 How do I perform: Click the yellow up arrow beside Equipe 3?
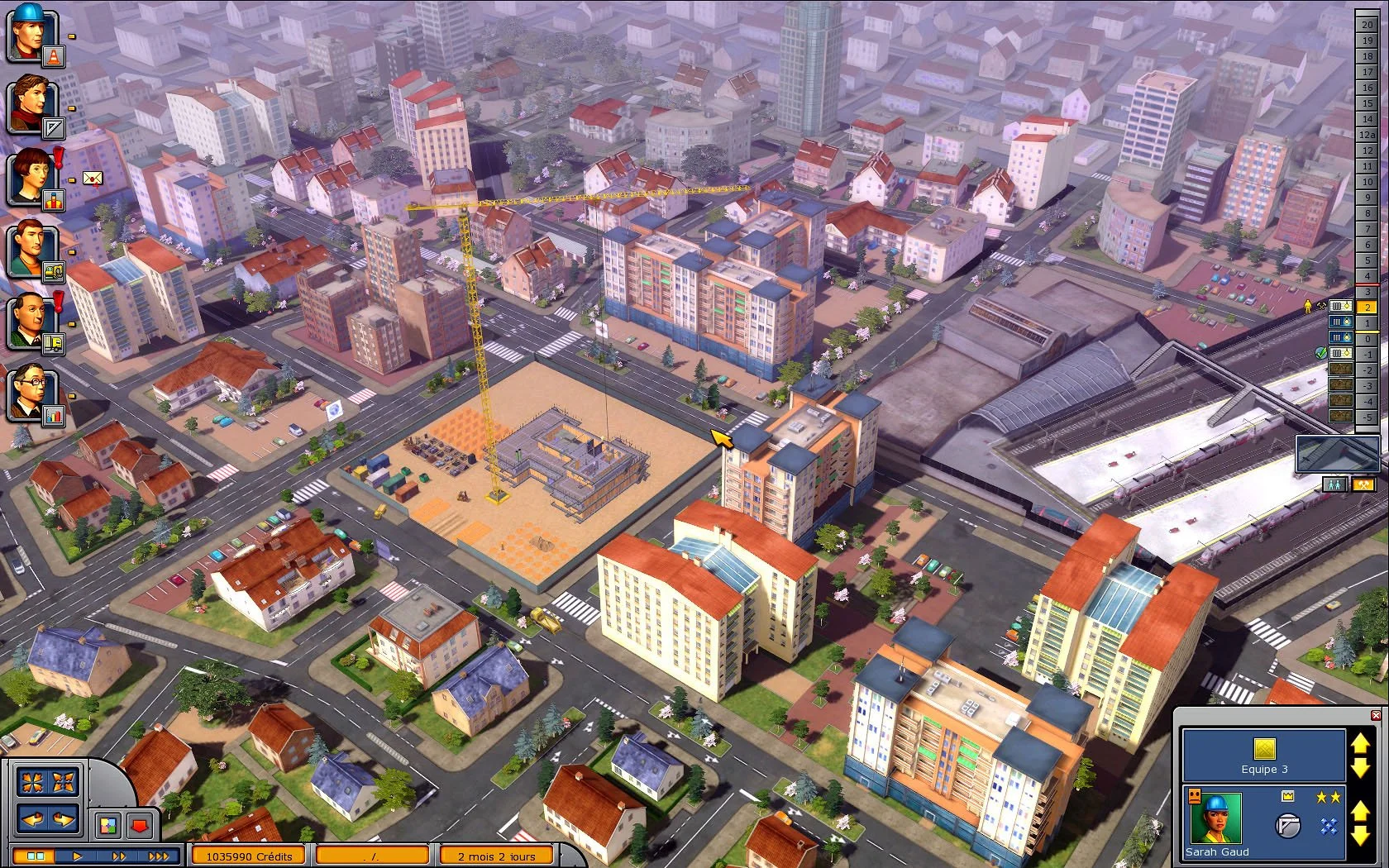(1362, 744)
